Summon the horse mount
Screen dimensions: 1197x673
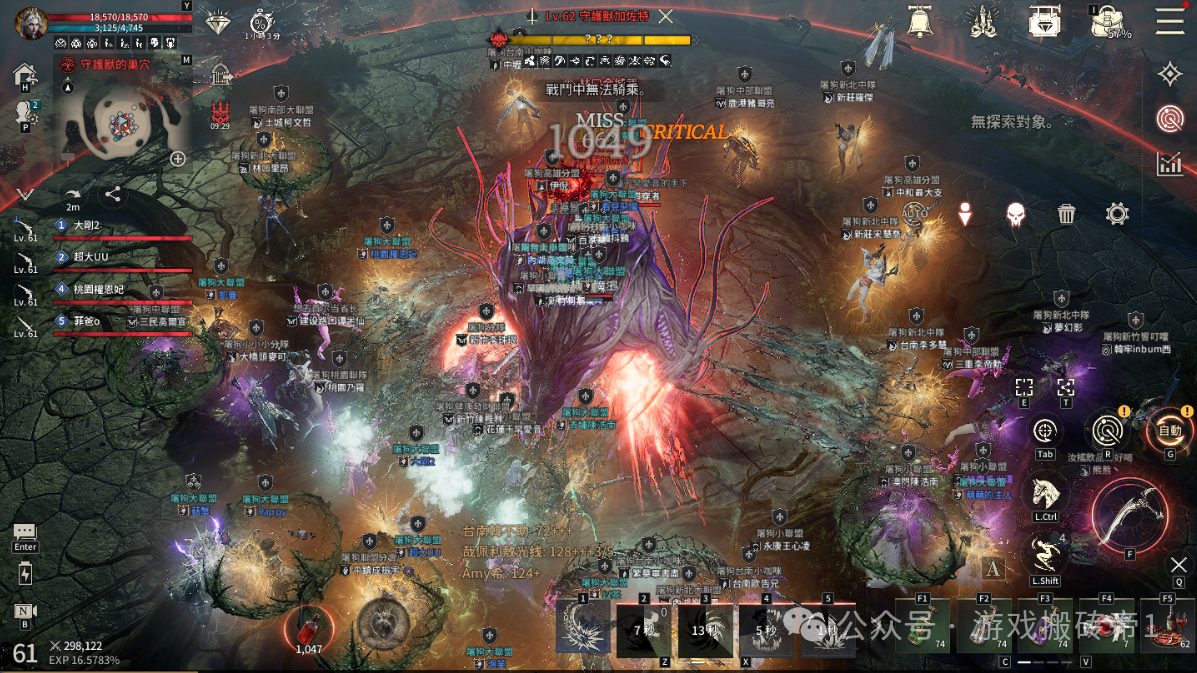[x=1045, y=493]
